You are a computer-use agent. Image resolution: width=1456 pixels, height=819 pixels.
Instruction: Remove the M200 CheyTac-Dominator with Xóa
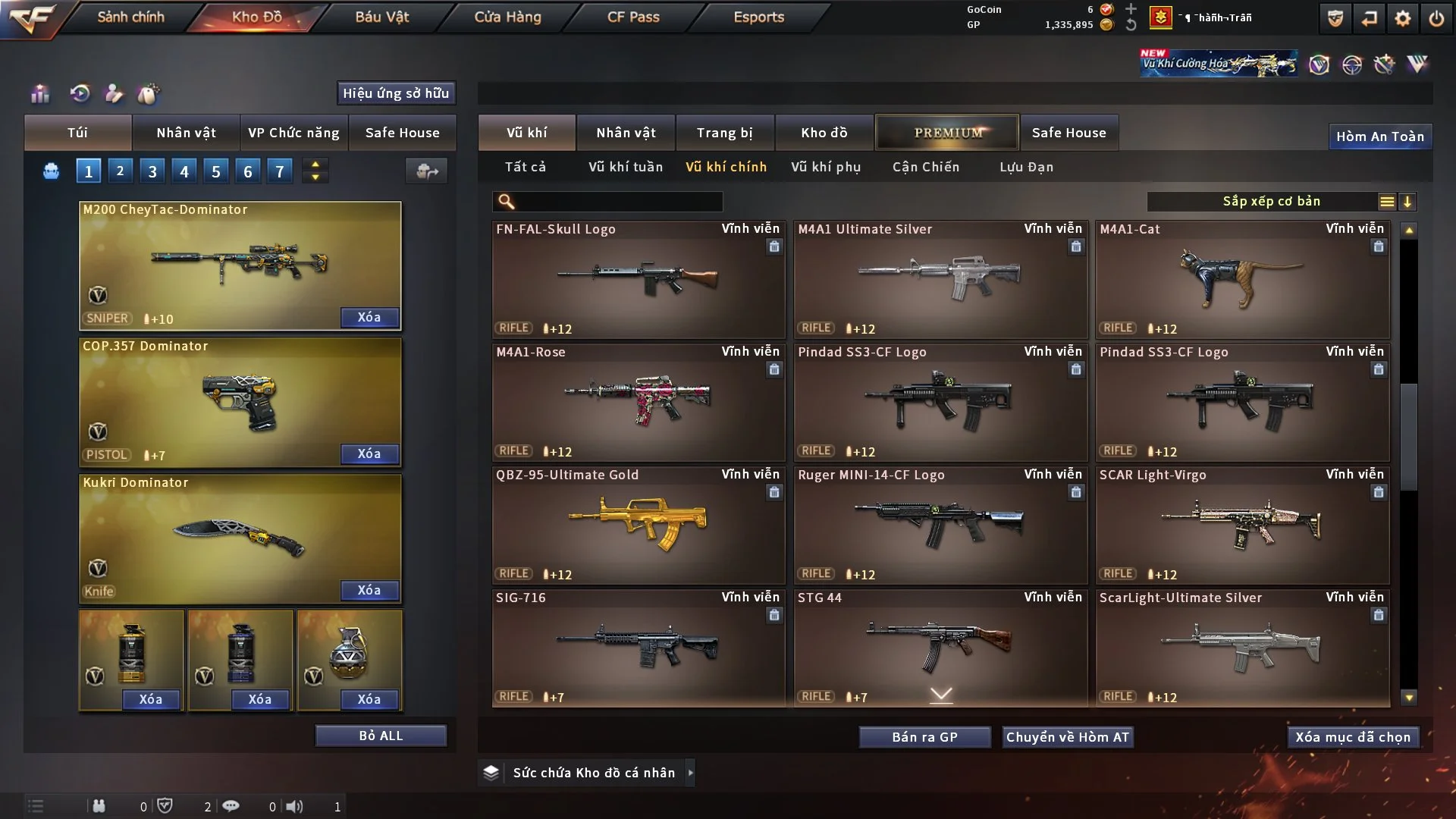[x=369, y=317]
